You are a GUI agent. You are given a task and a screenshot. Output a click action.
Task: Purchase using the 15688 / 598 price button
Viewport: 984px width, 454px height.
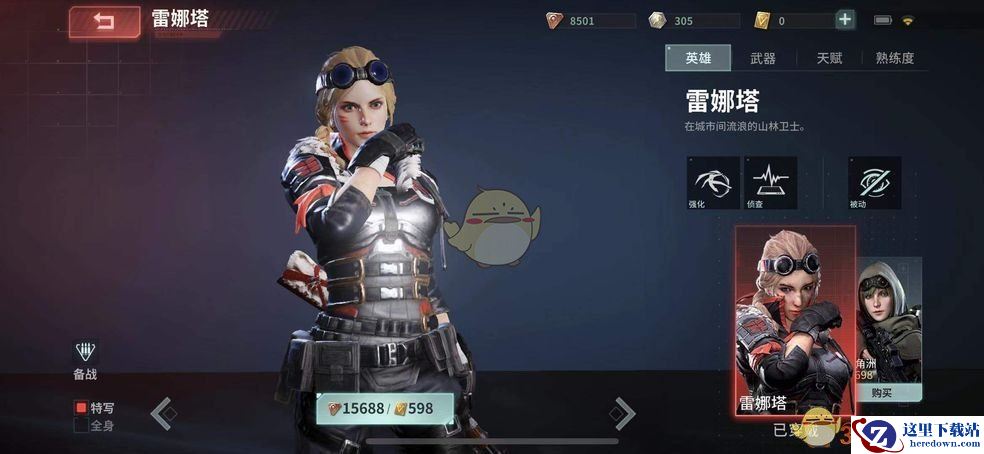click(x=385, y=408)
